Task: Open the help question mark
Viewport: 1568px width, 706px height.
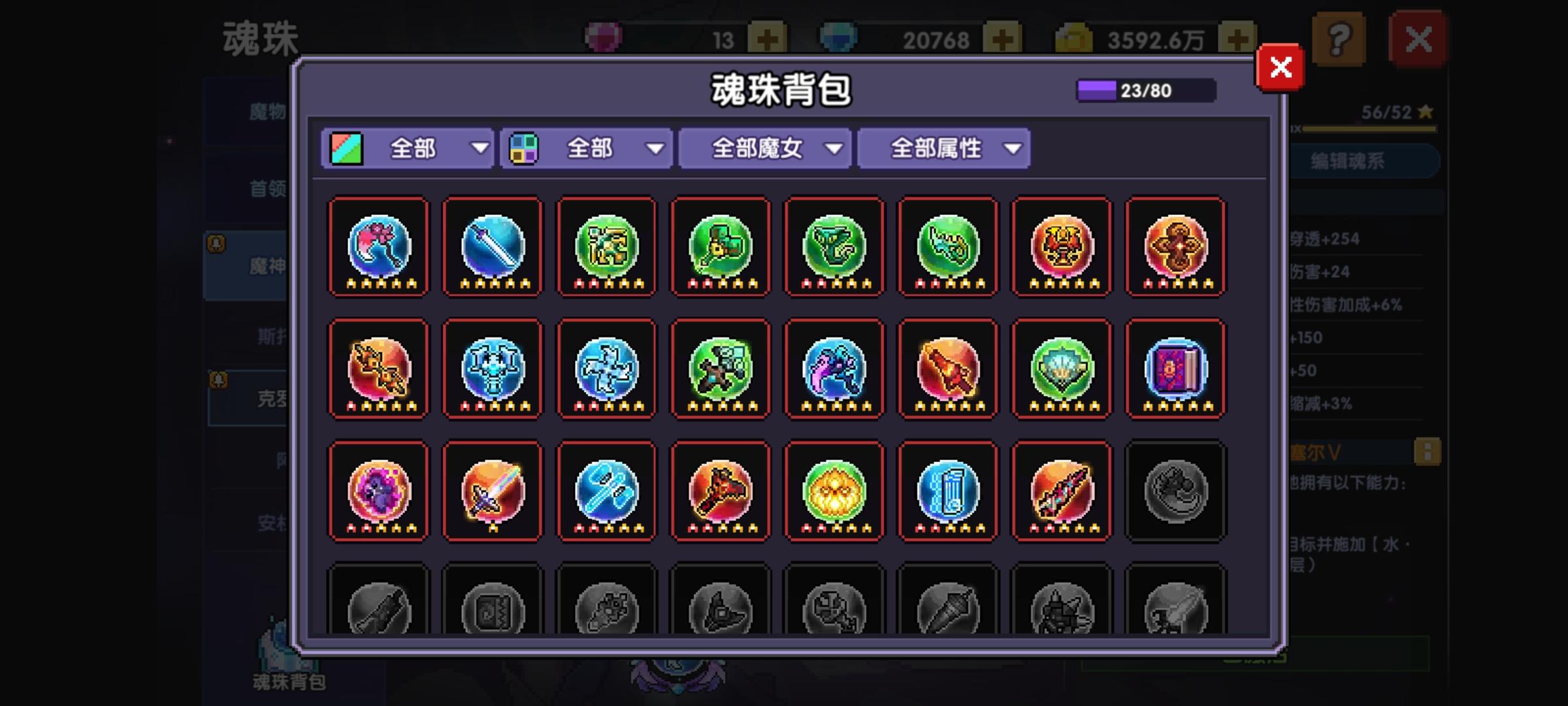Action: (x=1340, y=39)
